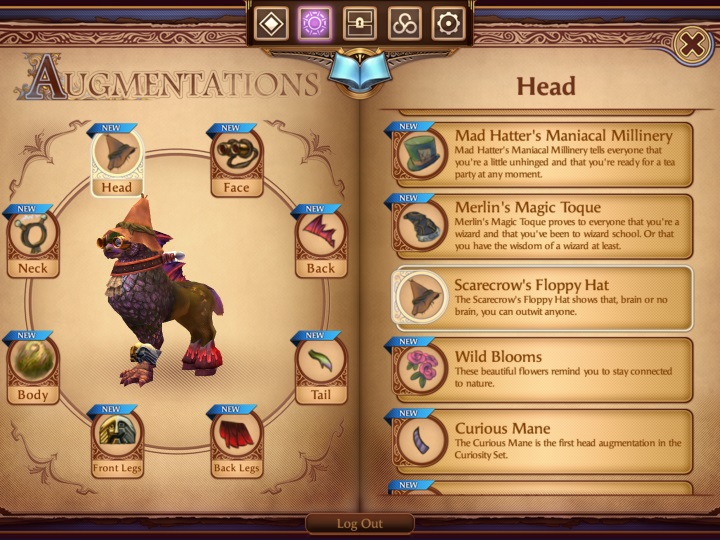Image resolution: width=720 pixels, height=540 pixels.
Task: Open the gear settings tab
Action: coord(448,23)
